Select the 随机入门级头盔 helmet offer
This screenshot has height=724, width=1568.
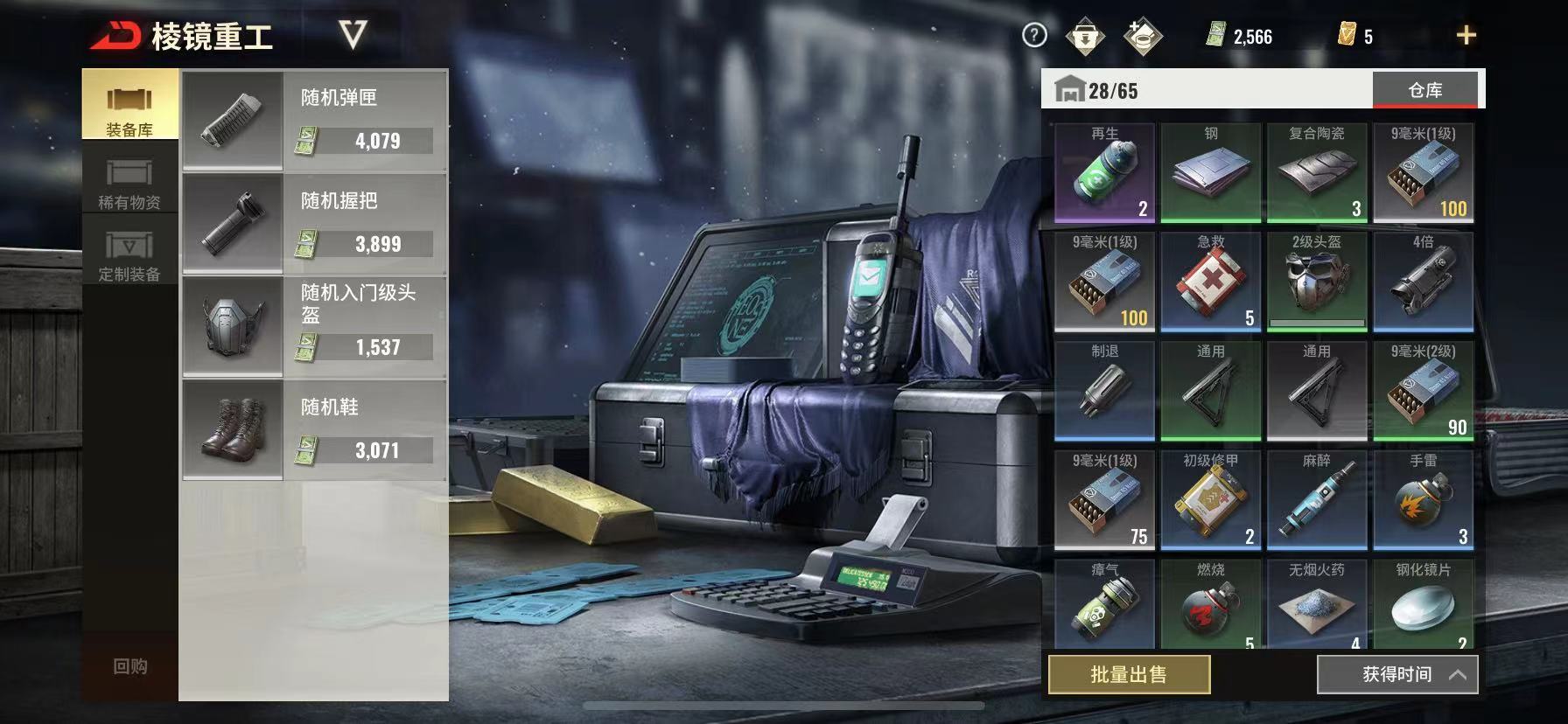coord(315,327)
